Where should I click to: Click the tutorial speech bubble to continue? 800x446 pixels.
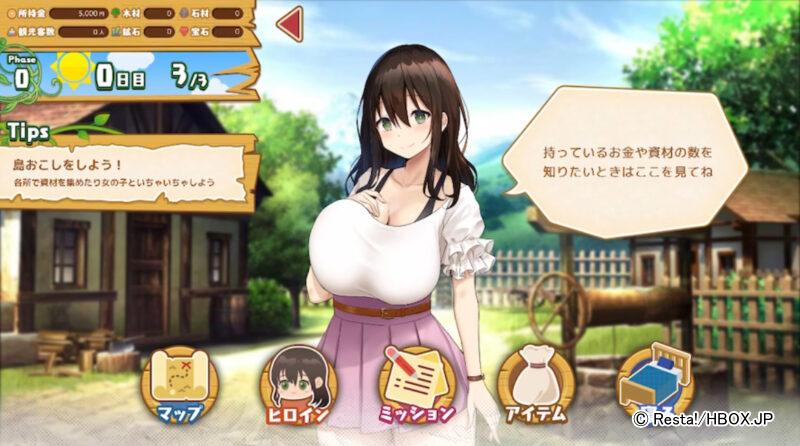(625, 162)
